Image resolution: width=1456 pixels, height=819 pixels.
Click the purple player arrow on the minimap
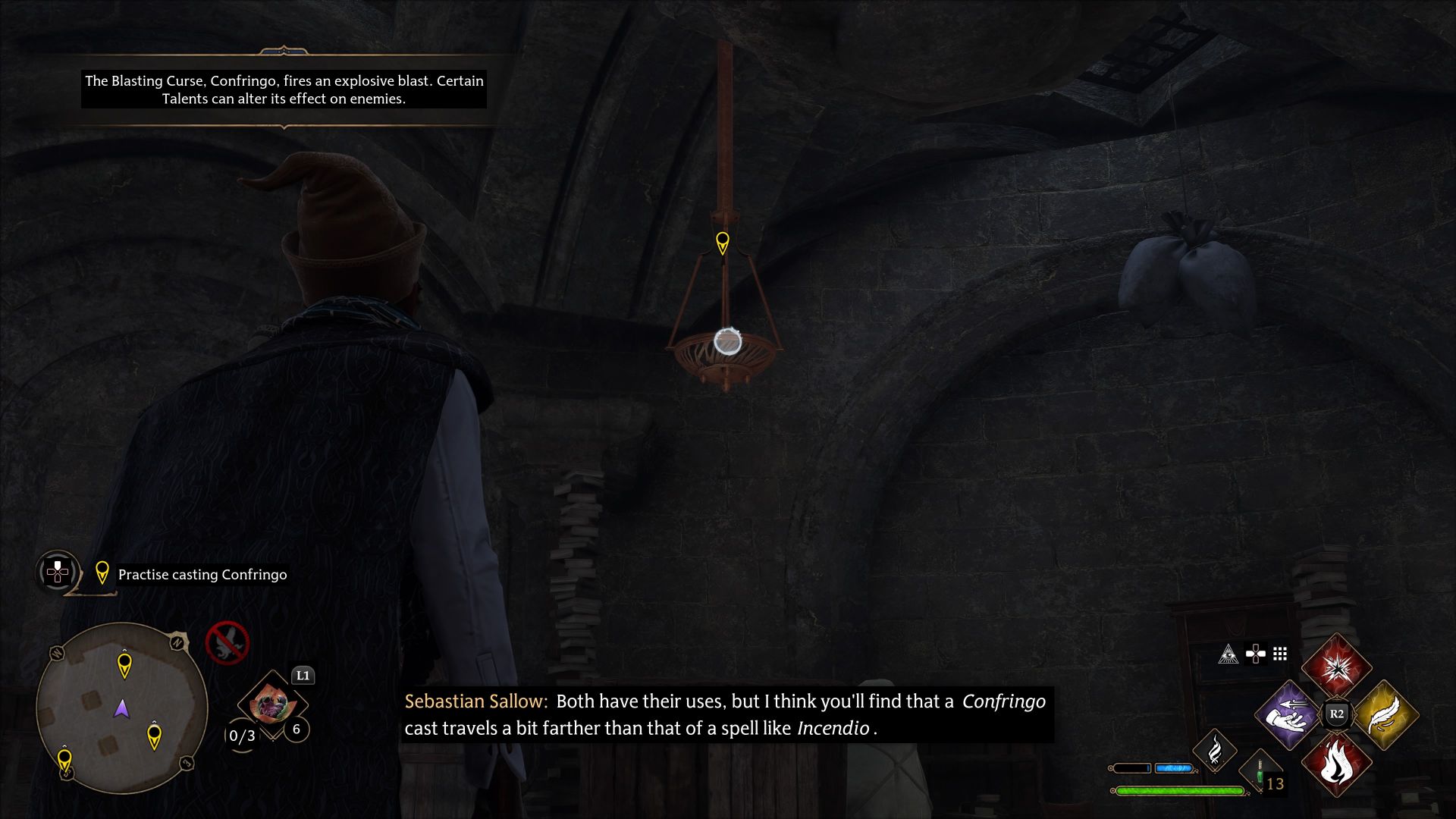point(121,707)
